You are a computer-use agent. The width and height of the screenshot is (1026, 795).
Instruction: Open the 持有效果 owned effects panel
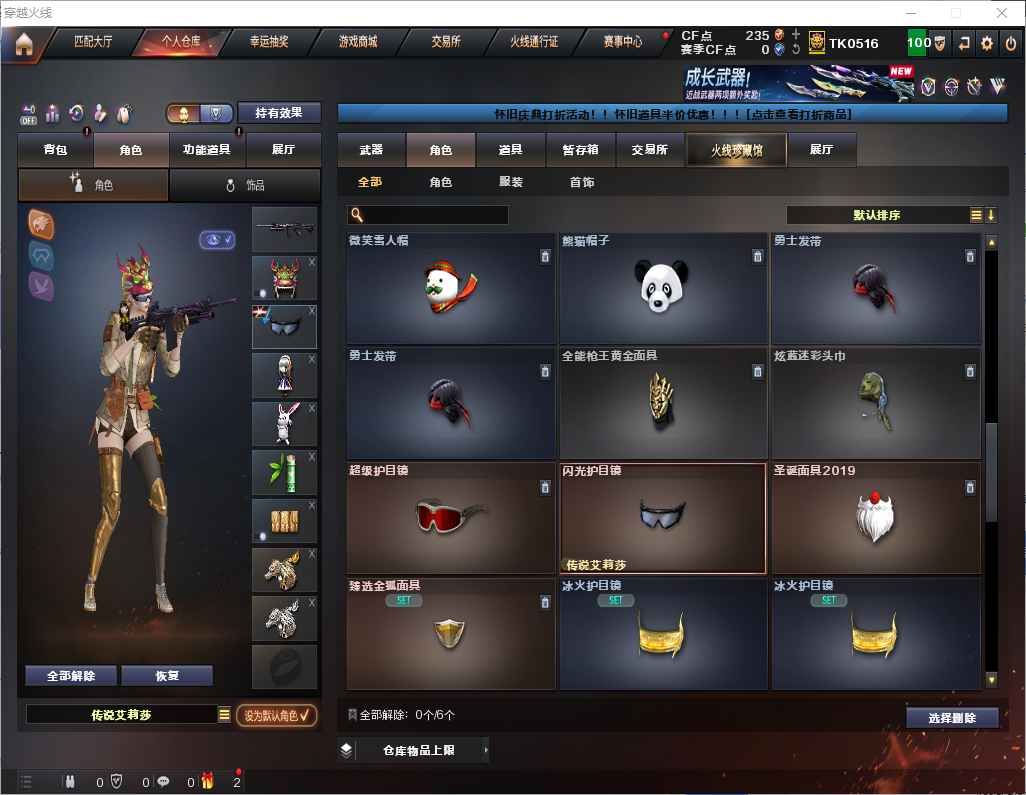click(x=279, y=113)
